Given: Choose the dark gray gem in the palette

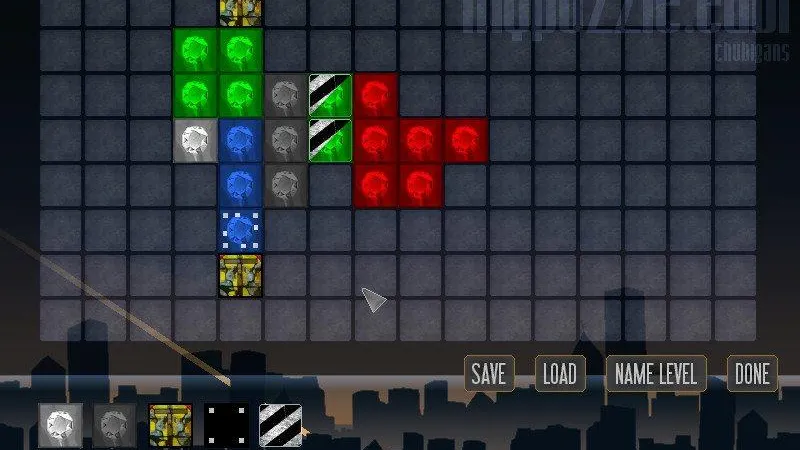Looking at the screenshot, I should pos(115,425).
